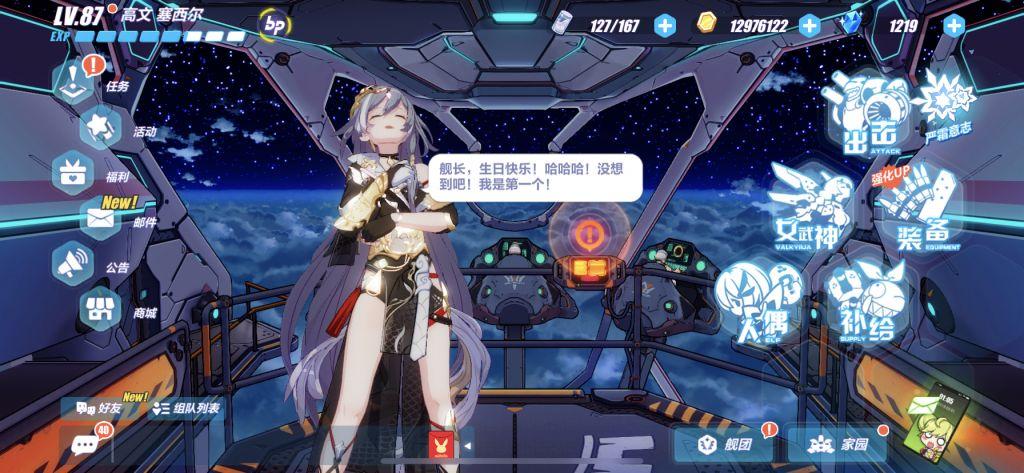The width and height of the screenshot is (1024, 473).
Task: Open the 好友 friends list
Action: (98, 408)
